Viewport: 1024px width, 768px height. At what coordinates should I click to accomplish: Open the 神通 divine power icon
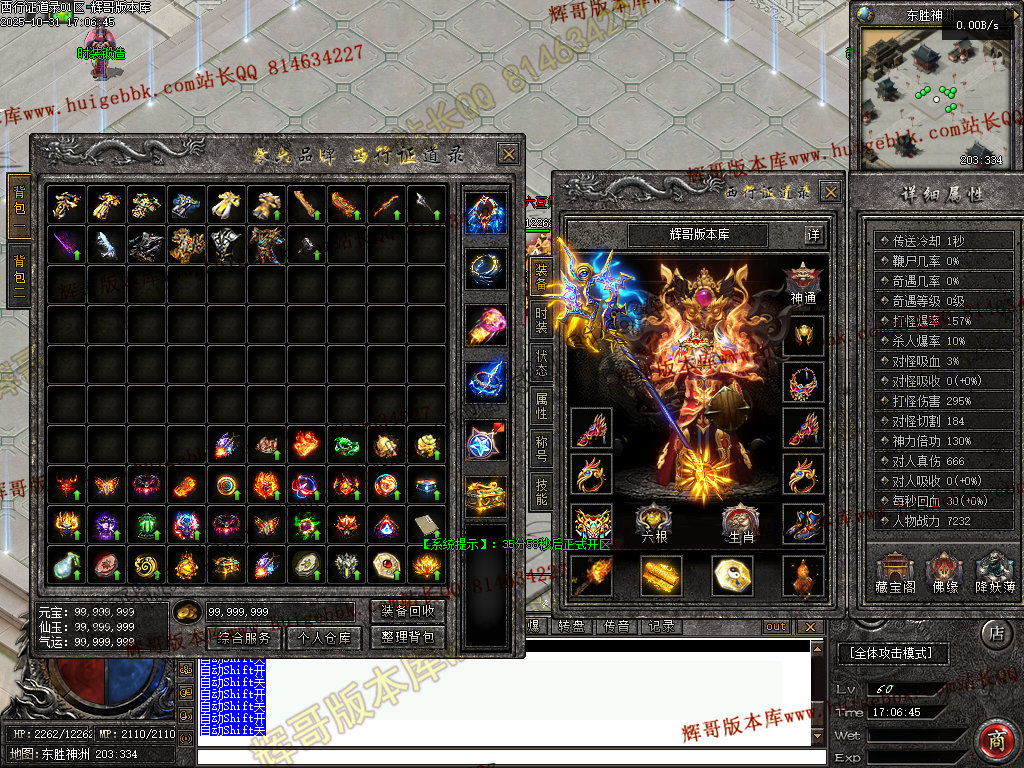click(803, 282)
